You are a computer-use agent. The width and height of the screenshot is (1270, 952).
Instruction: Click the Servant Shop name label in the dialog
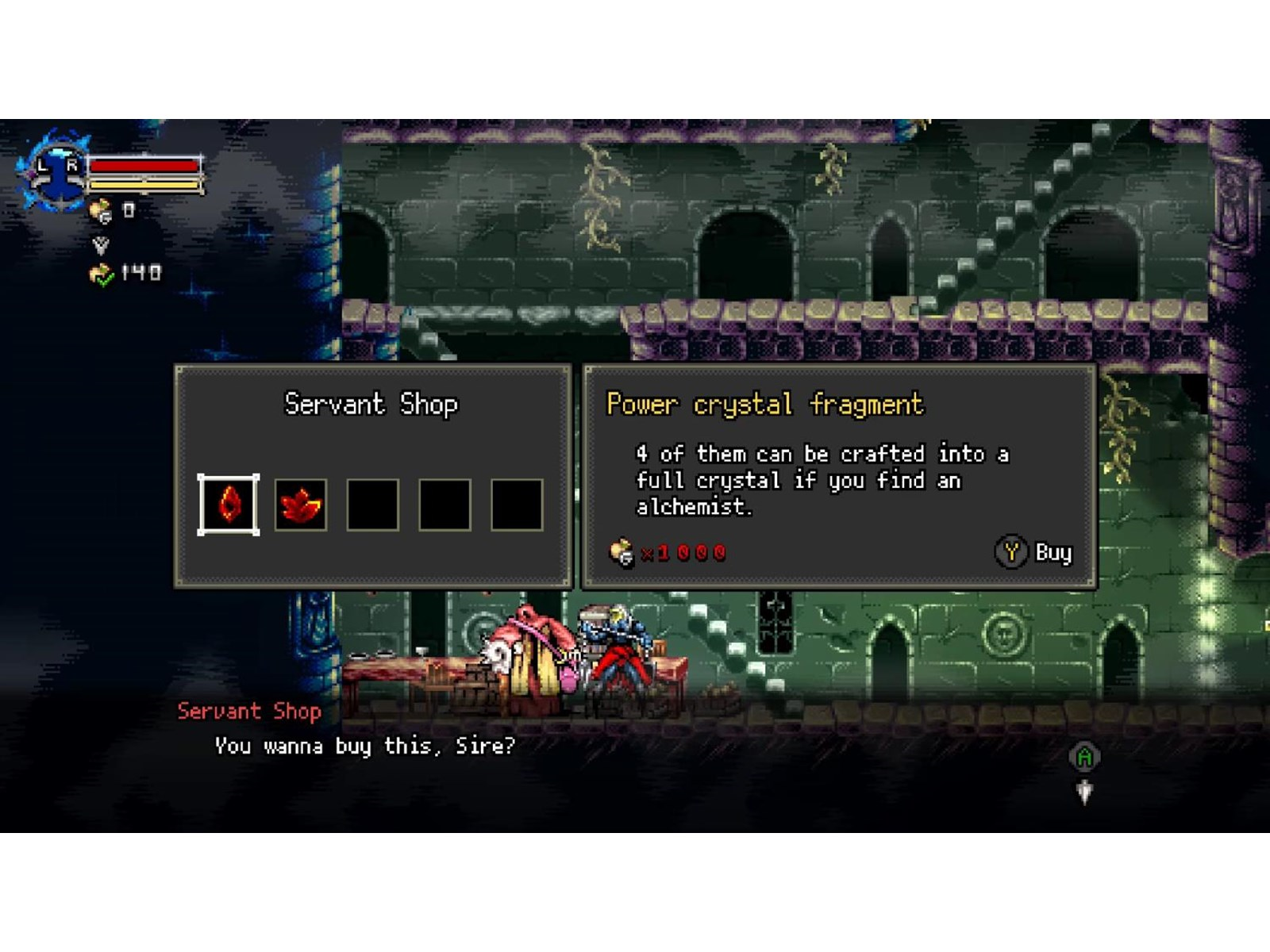click(248, 712)
